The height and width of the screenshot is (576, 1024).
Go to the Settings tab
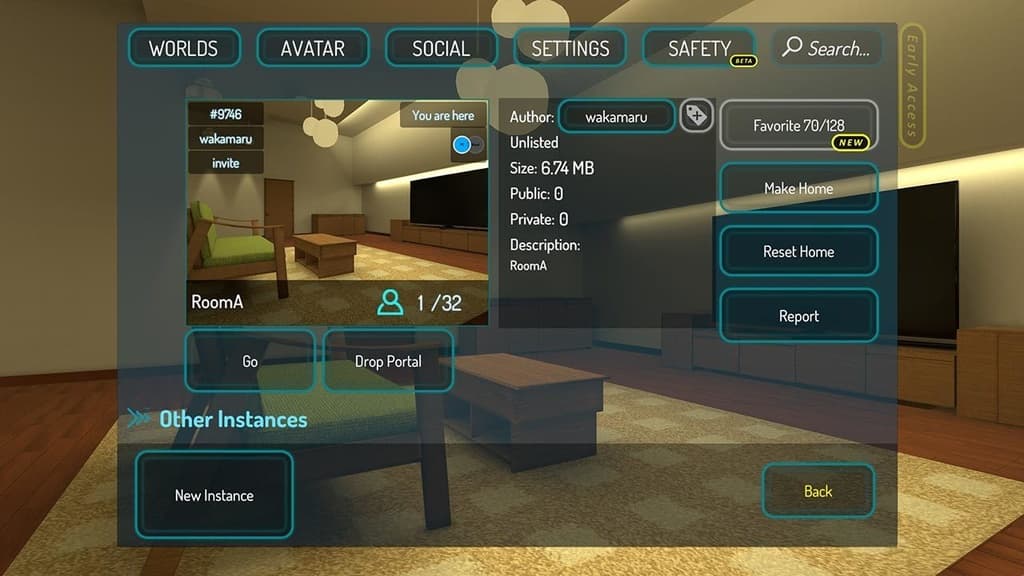(x=570, y=48)
